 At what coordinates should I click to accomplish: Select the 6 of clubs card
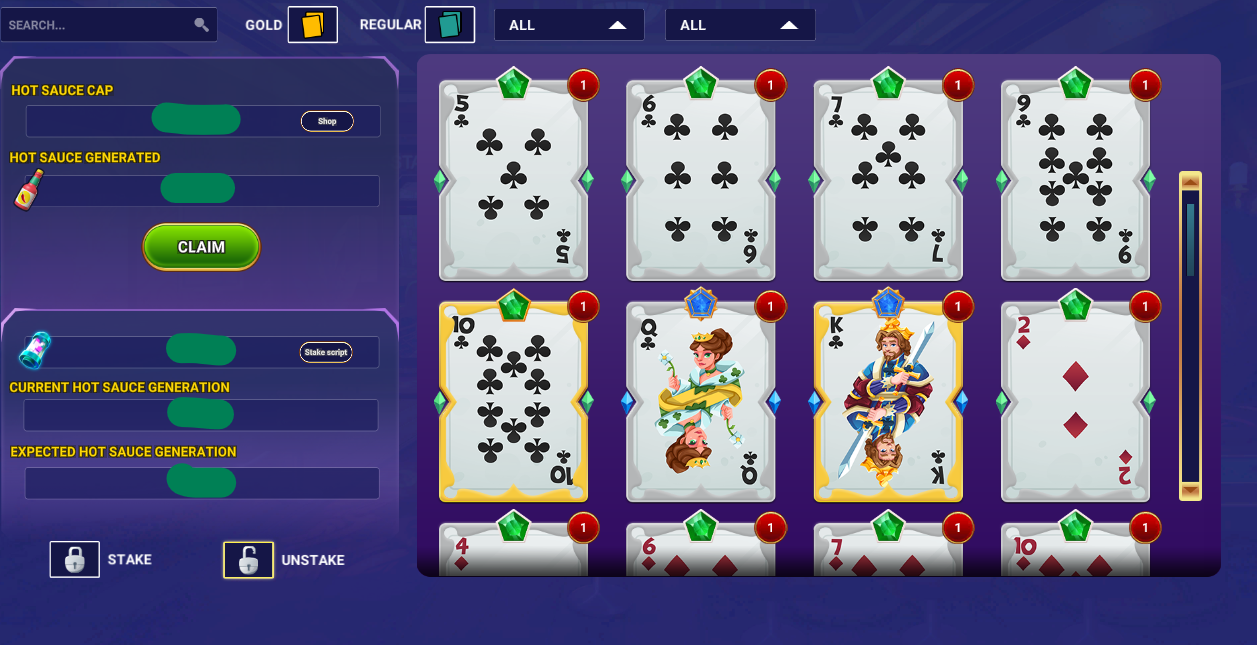tap(700, 180)
